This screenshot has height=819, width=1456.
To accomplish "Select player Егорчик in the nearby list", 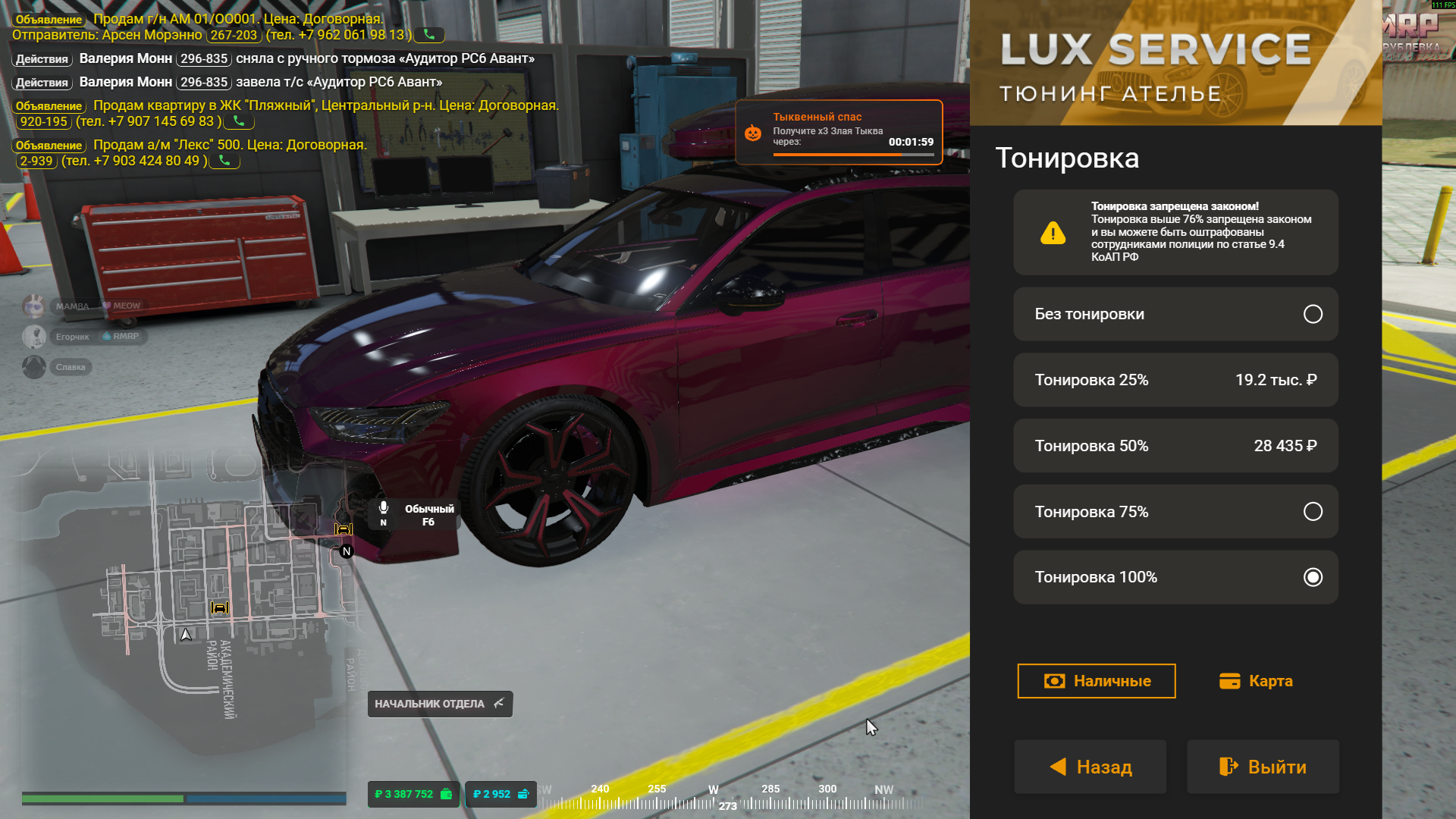I will pyautogui.click(x=72, y=337).
